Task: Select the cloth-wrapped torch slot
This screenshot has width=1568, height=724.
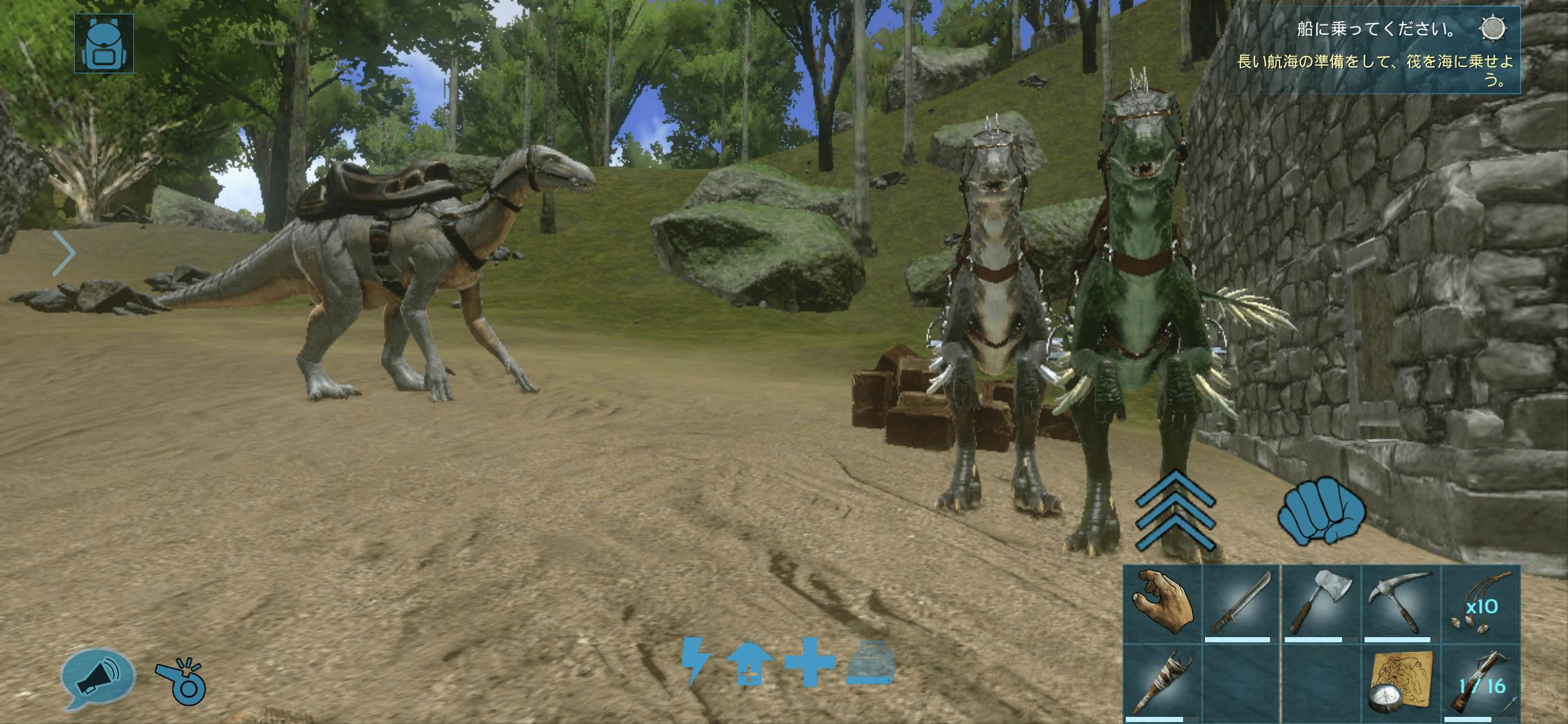Action: (x=1162, y=682)
